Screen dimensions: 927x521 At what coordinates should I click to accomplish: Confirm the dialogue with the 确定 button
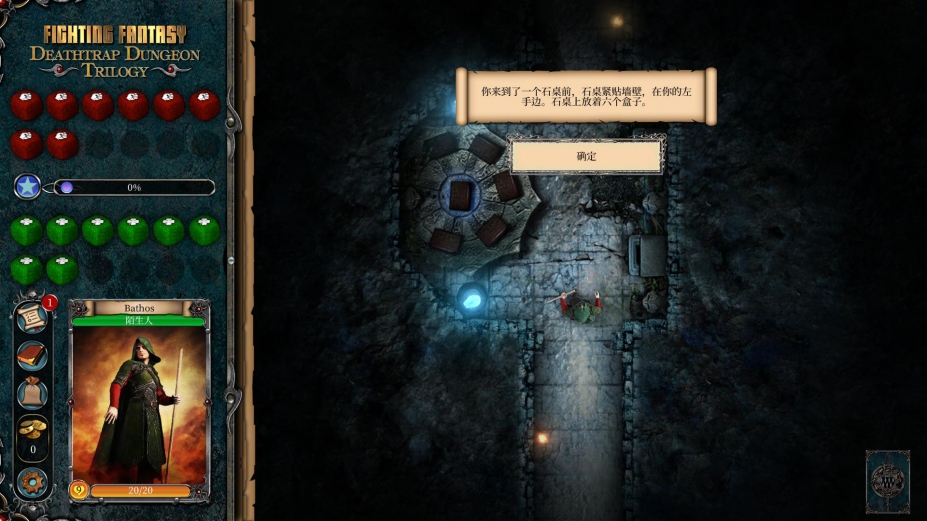coord(586,156)
